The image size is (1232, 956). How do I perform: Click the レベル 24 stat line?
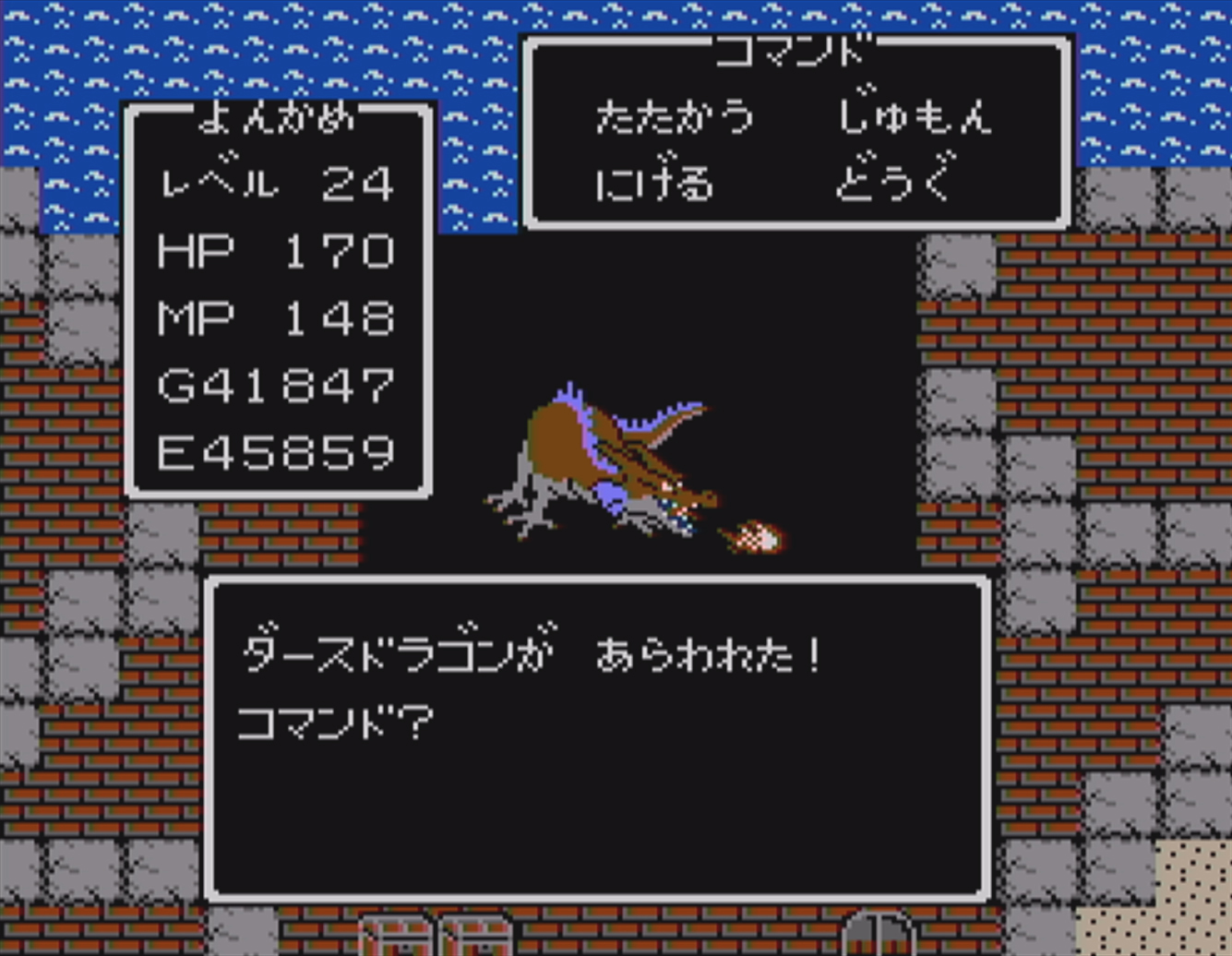[275, 183]
